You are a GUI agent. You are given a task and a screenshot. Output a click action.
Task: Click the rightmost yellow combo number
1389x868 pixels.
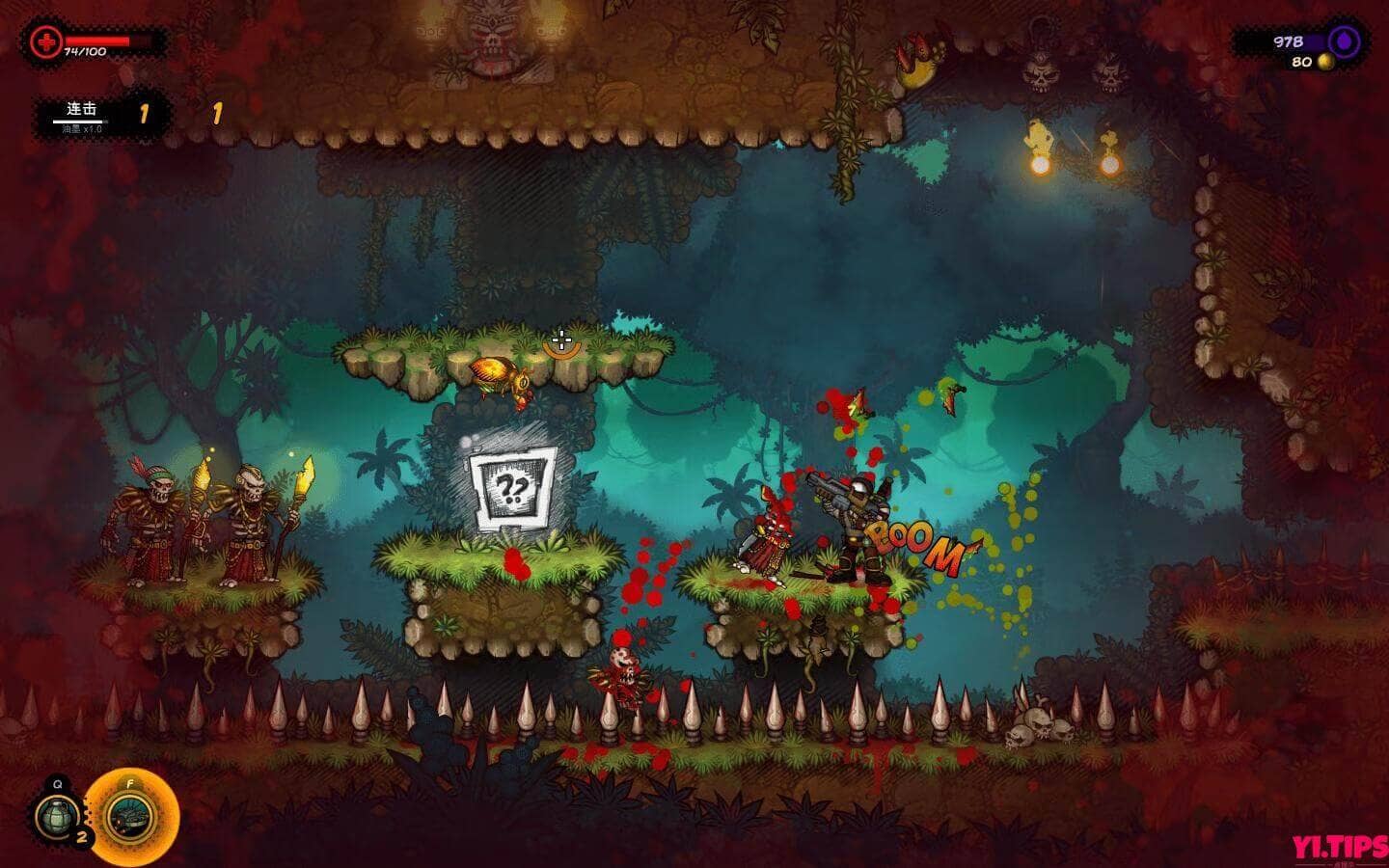click(x=214, y=112)
